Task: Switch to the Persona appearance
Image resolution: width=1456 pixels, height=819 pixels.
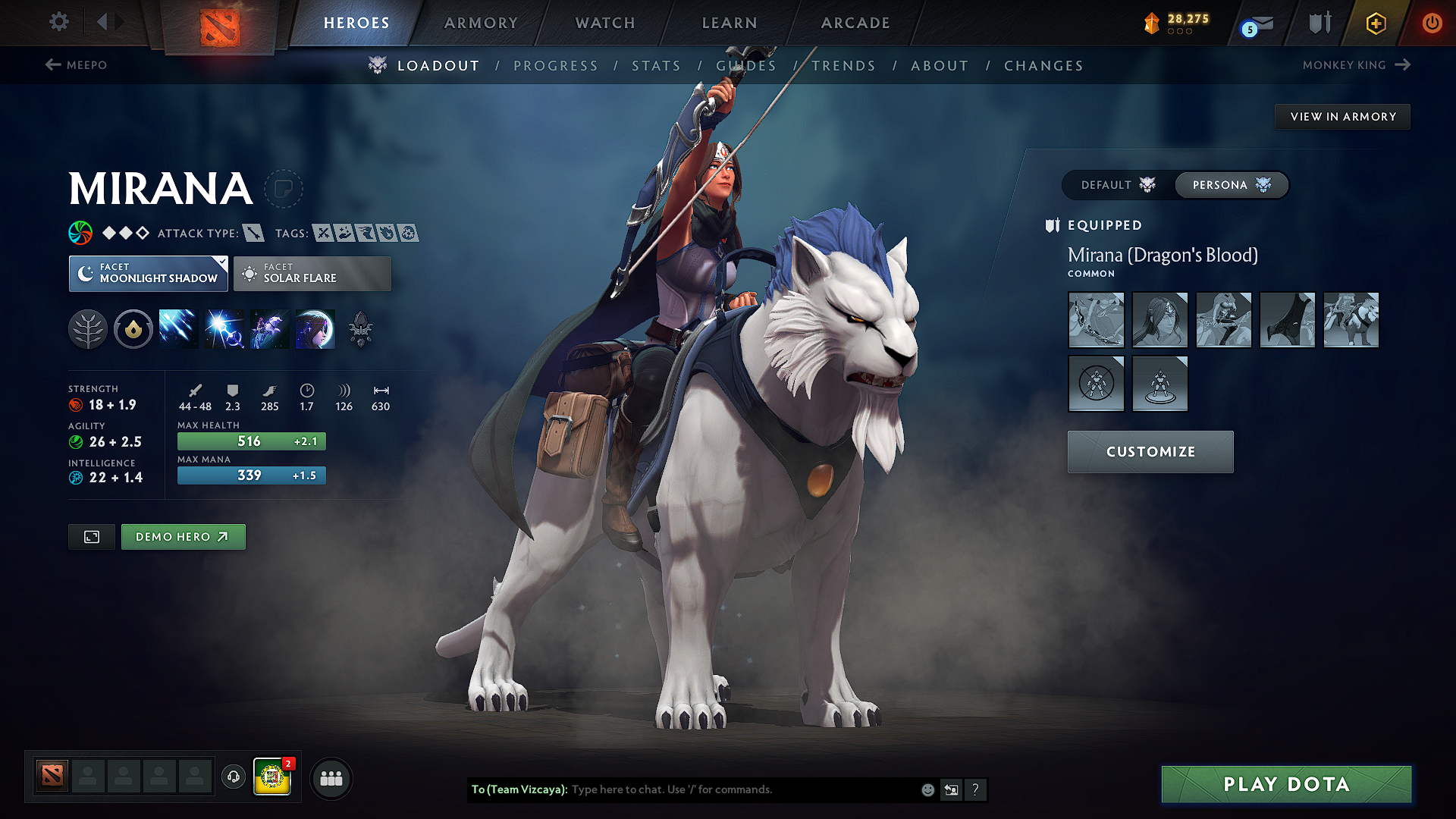Action: (1231, 184)
